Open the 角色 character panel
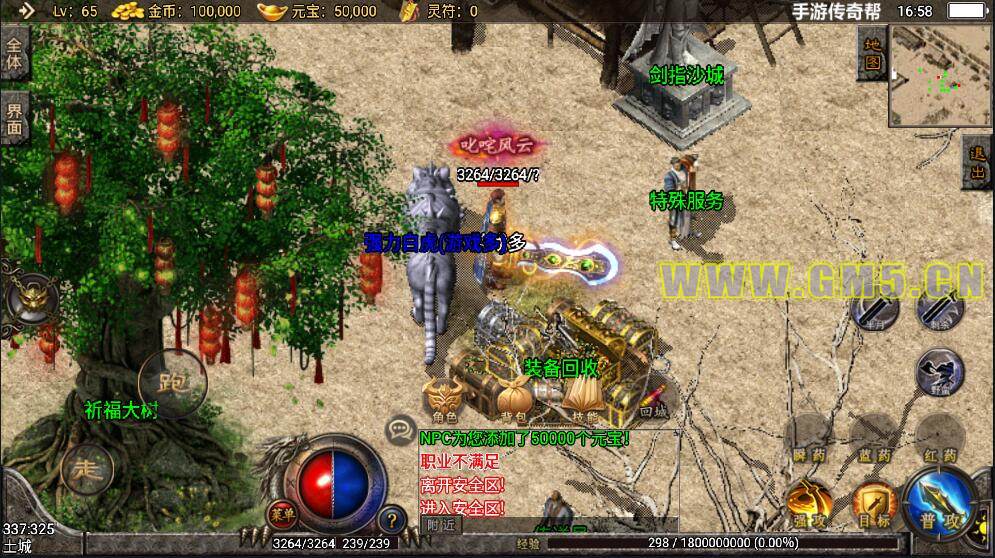Viewport: 995px width, 558px height. [443, 397]
